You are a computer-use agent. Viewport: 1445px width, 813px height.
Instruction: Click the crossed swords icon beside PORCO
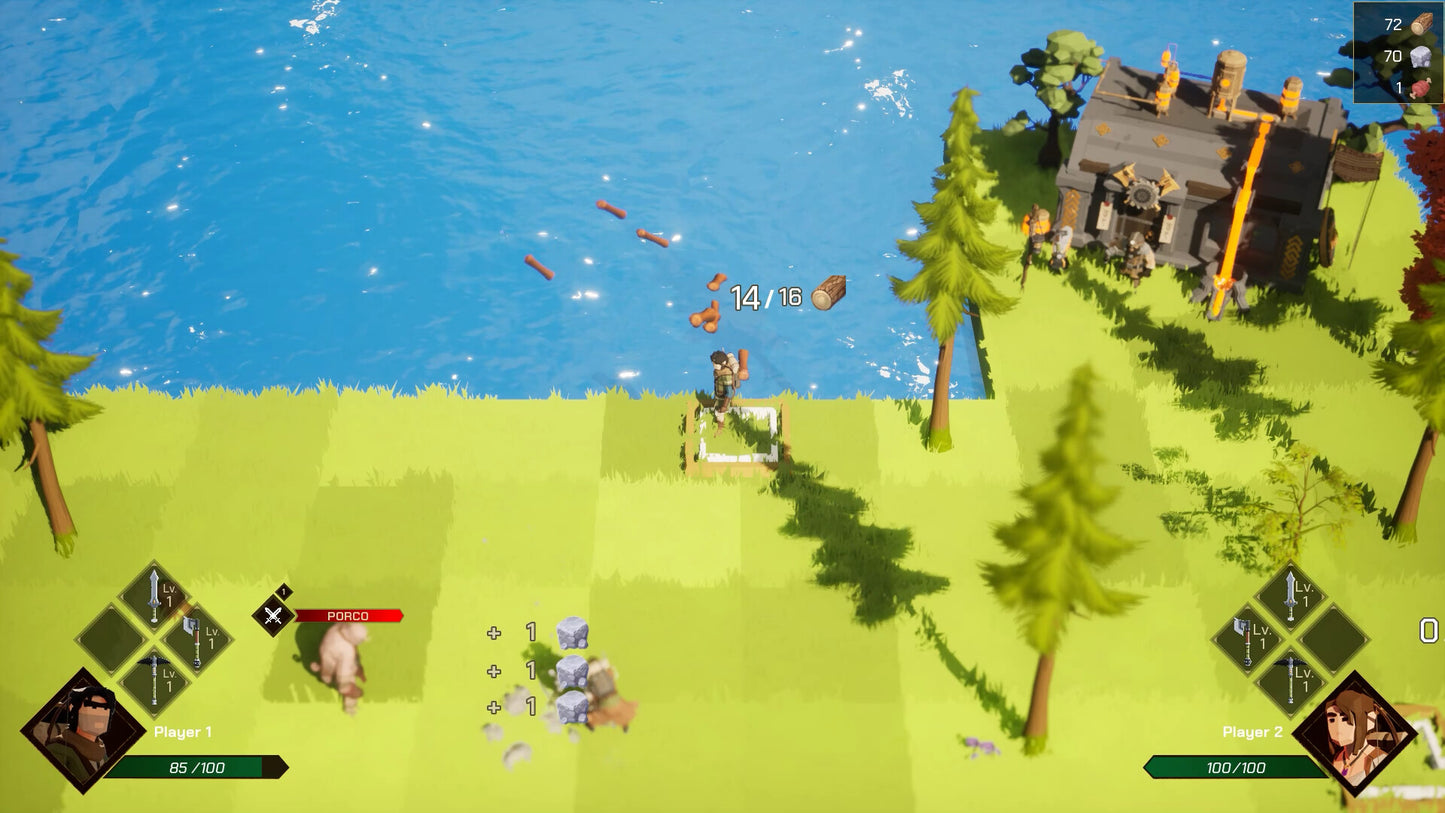tap(272, 616)
